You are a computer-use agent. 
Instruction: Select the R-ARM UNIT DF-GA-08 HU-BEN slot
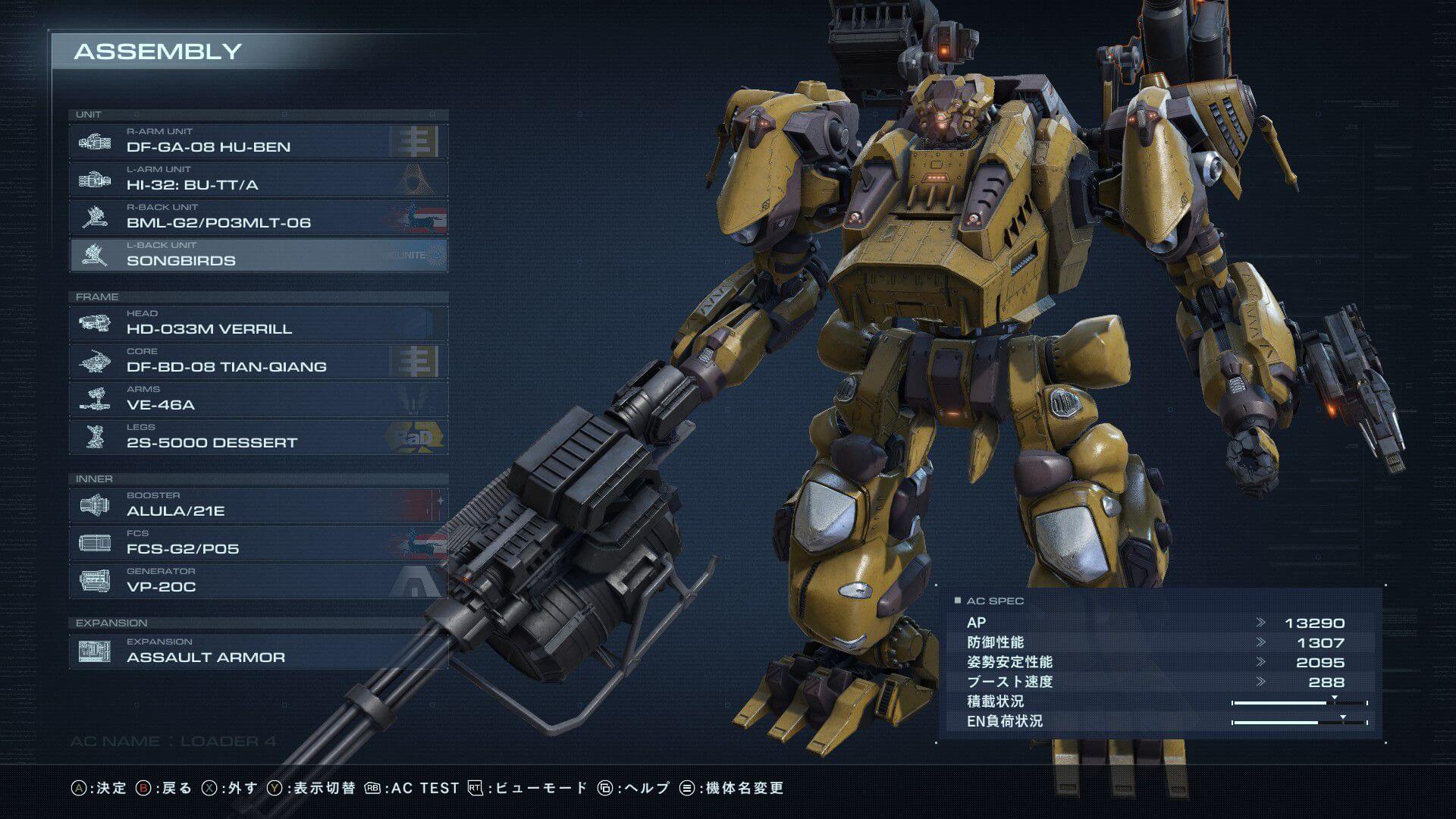point(258,141)
